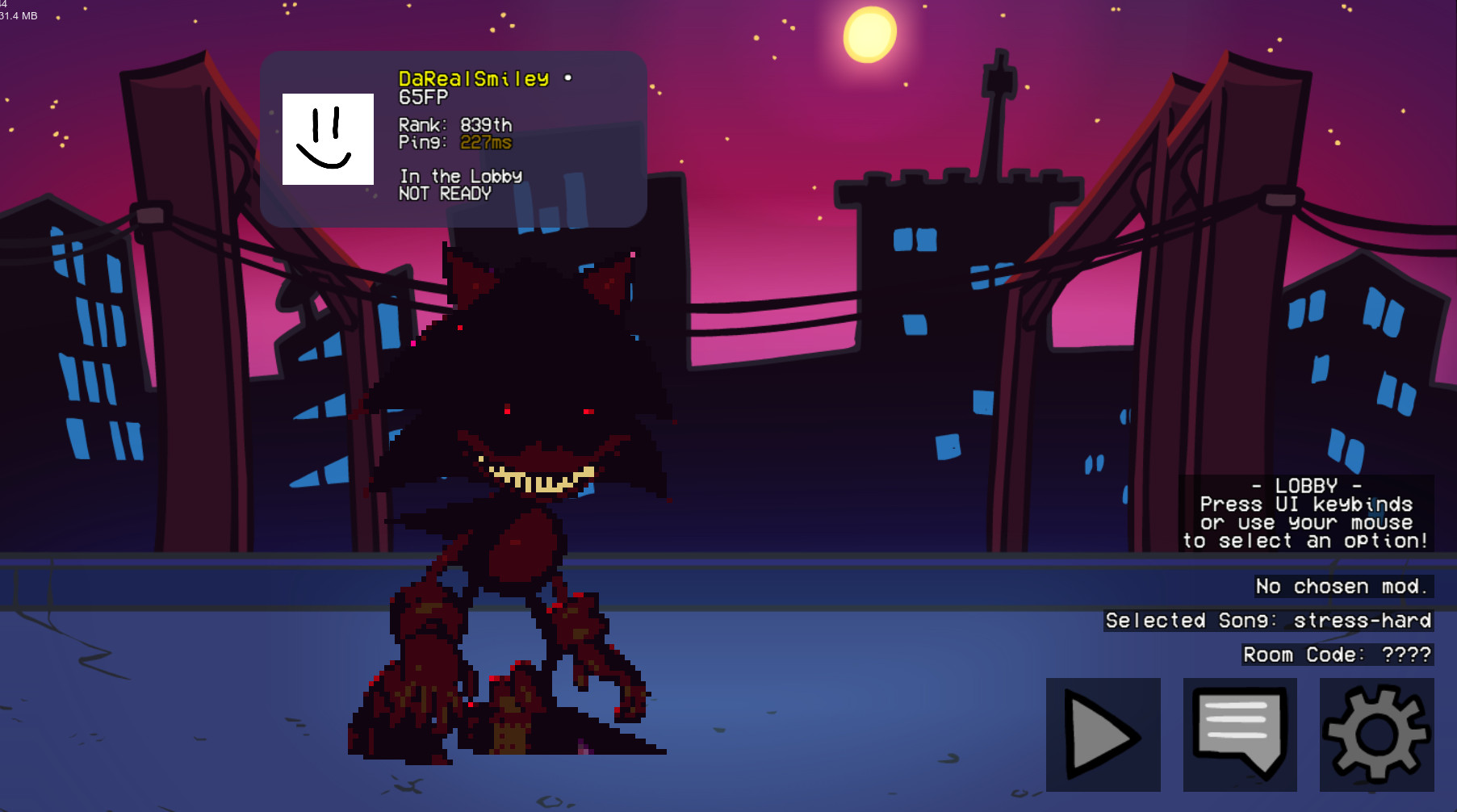Click DaRealSmiley's smiley face avatar
1457x812 pixels.
click(x=327, y=140)
